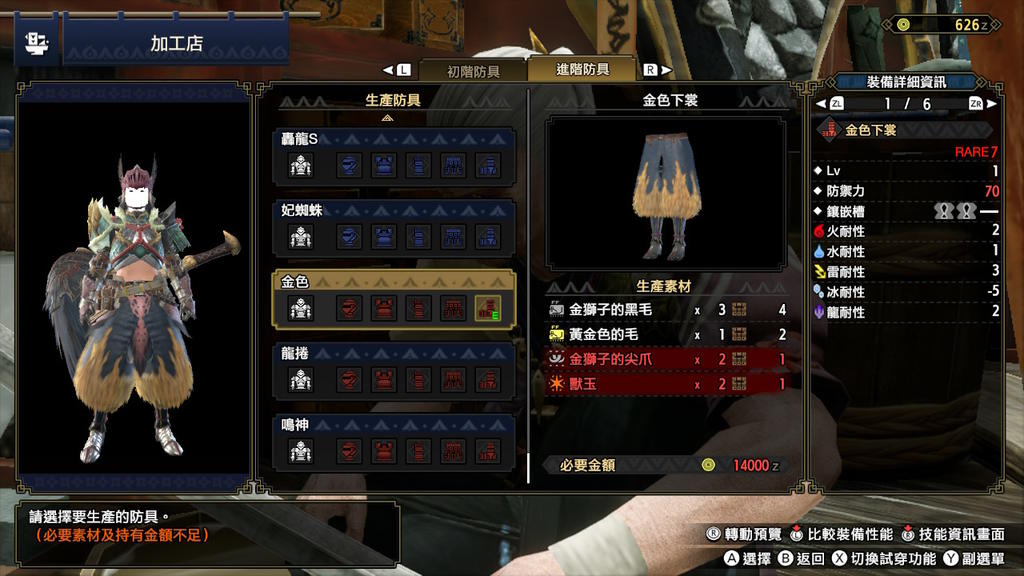Select the 金獅子的尖爪 material row
The height and width of the screenshot is (576, 1024).
[x=667, y=358]
